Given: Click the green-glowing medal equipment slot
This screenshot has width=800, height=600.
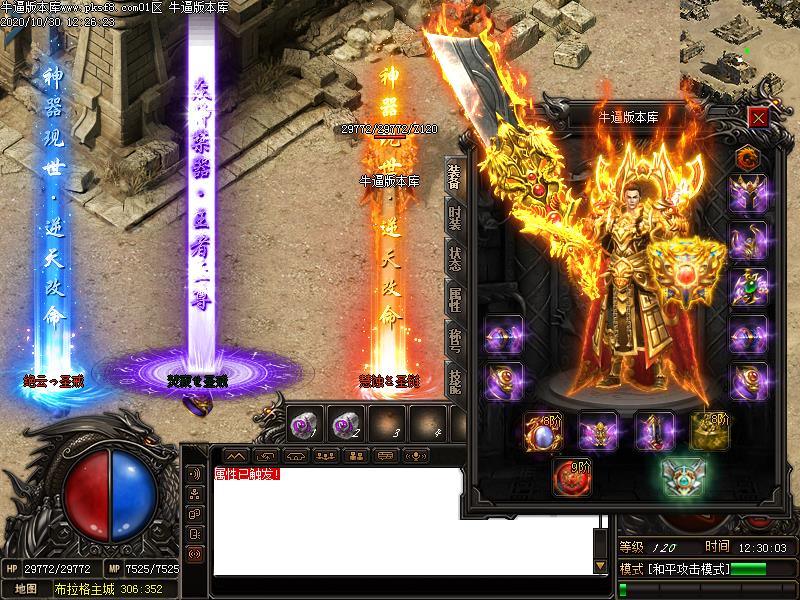Looking at the screenshot, I should (x=683, y=476).
